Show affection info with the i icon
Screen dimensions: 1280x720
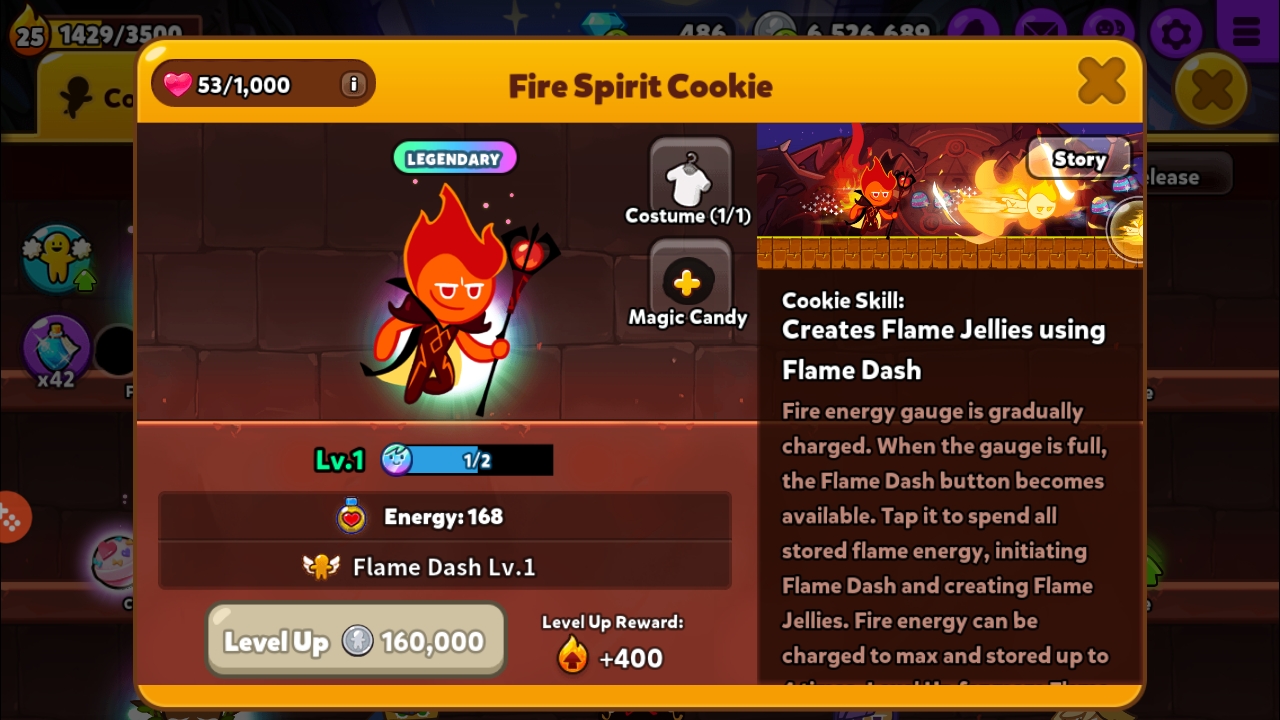(352, 85)
